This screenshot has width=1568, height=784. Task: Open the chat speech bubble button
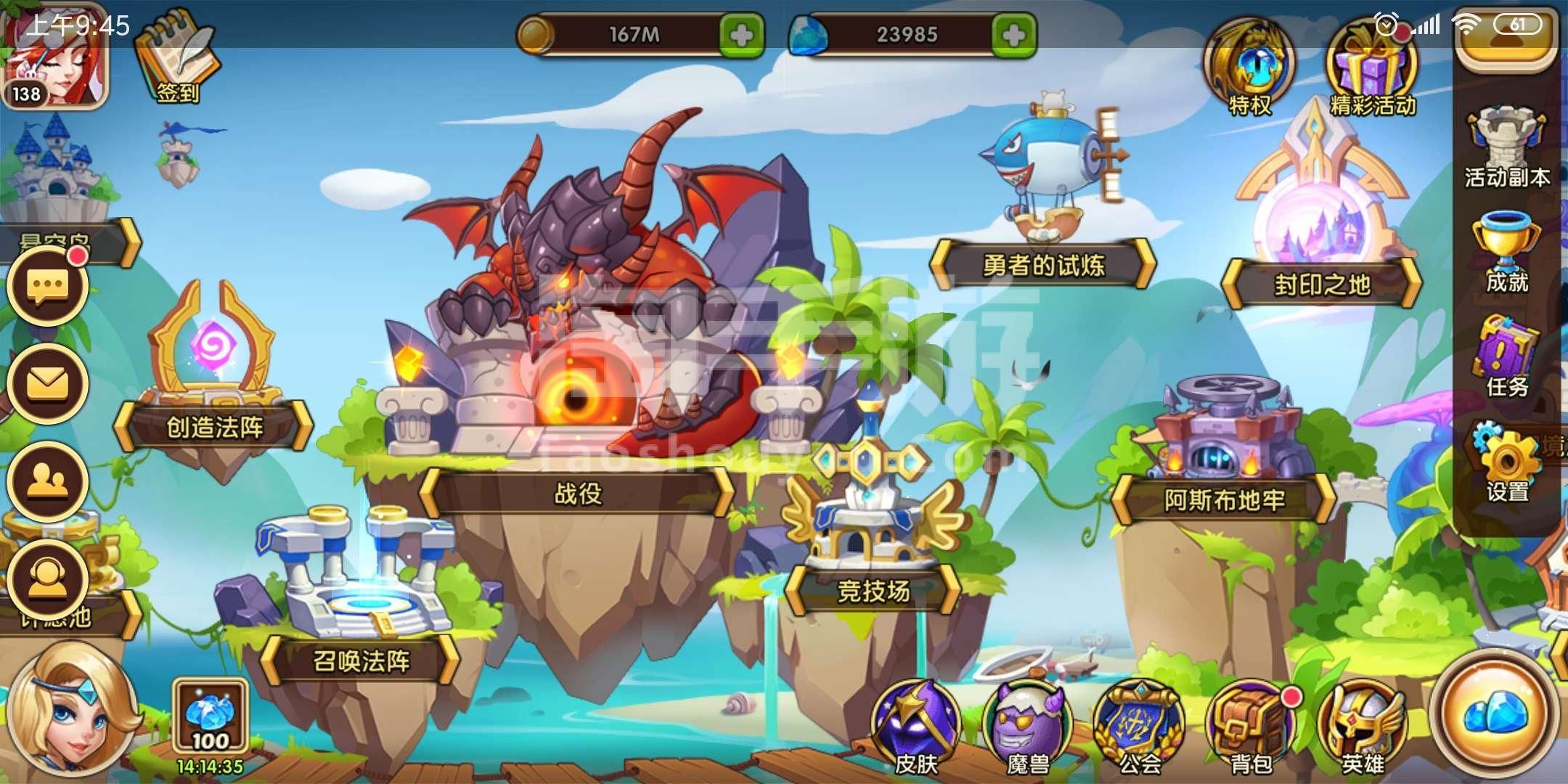(x=48, y=286)
